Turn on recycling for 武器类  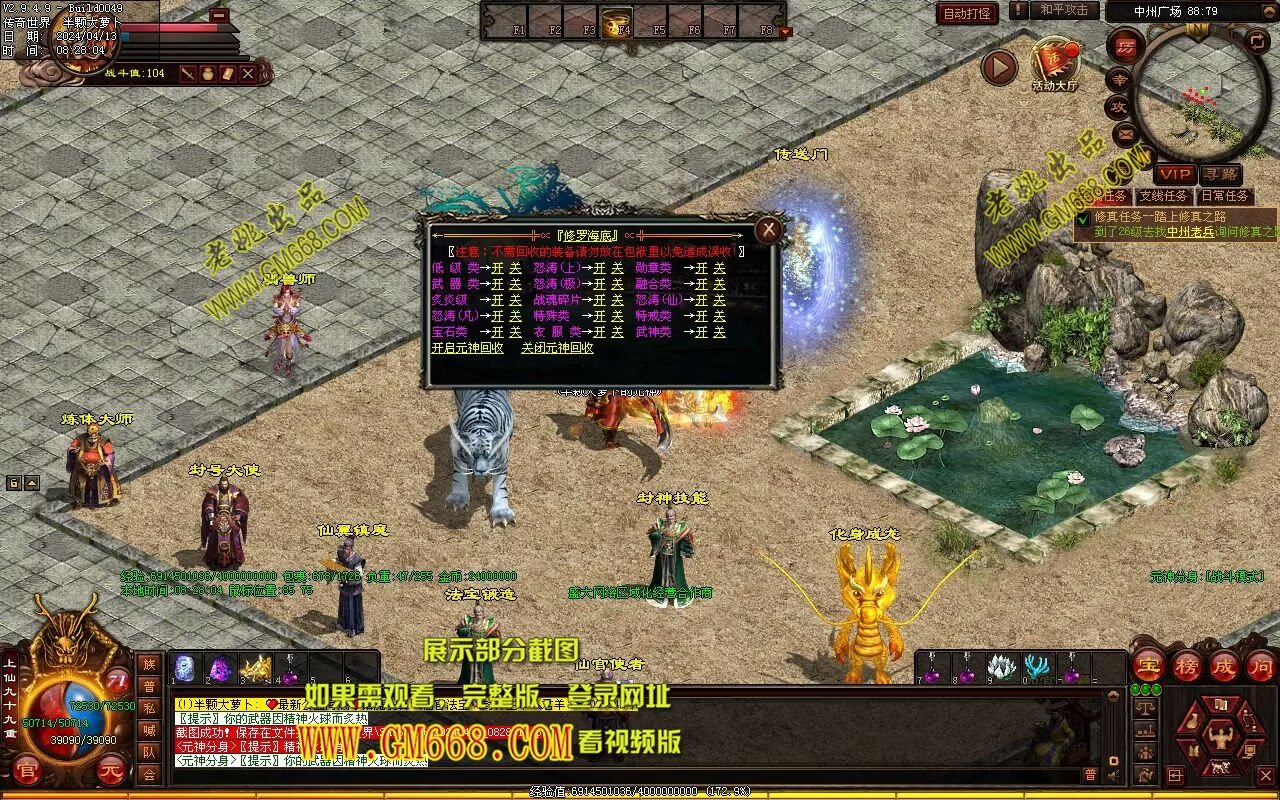(x=497, y=284)
